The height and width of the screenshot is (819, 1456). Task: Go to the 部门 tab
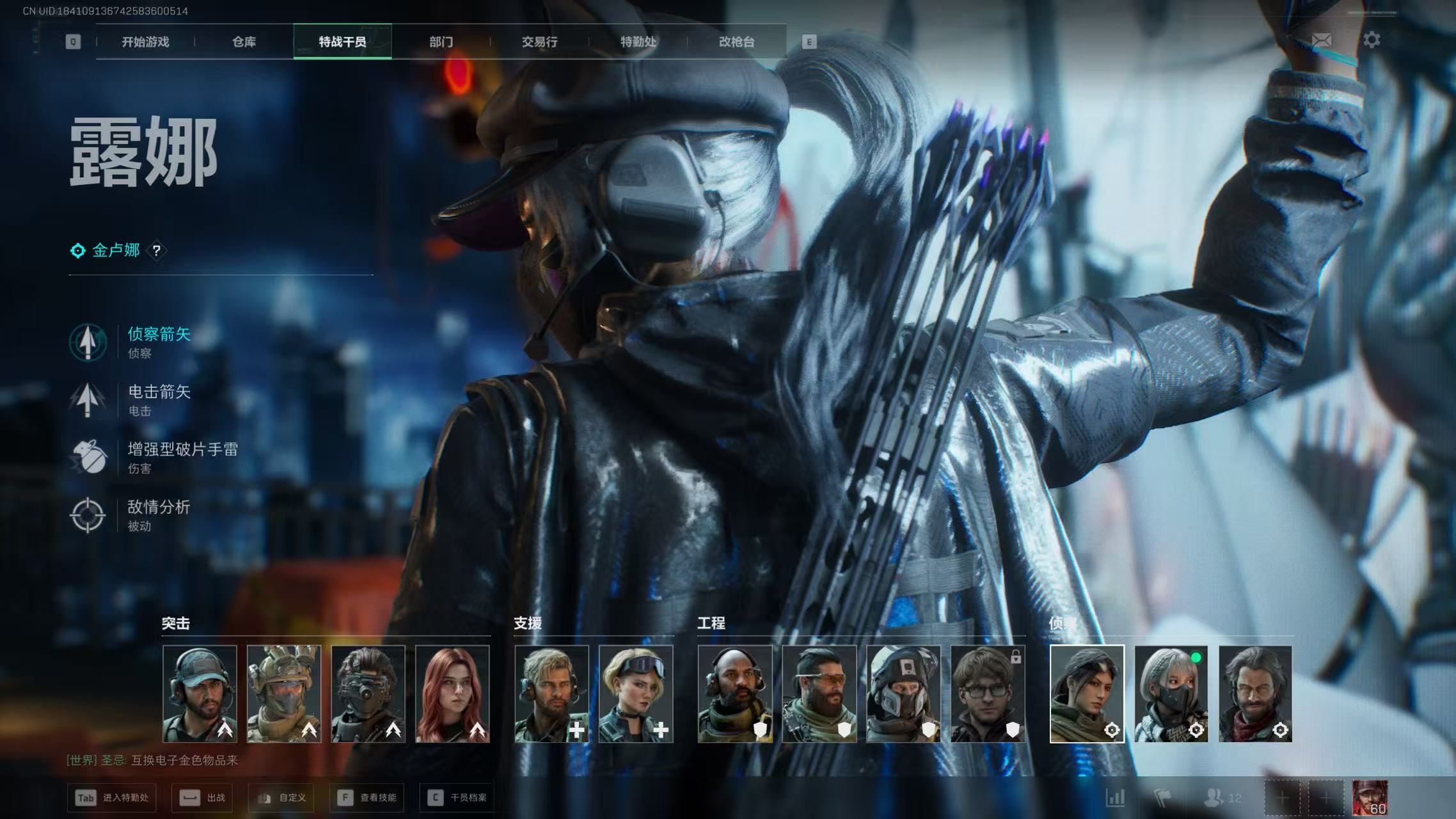pos(441,42)
